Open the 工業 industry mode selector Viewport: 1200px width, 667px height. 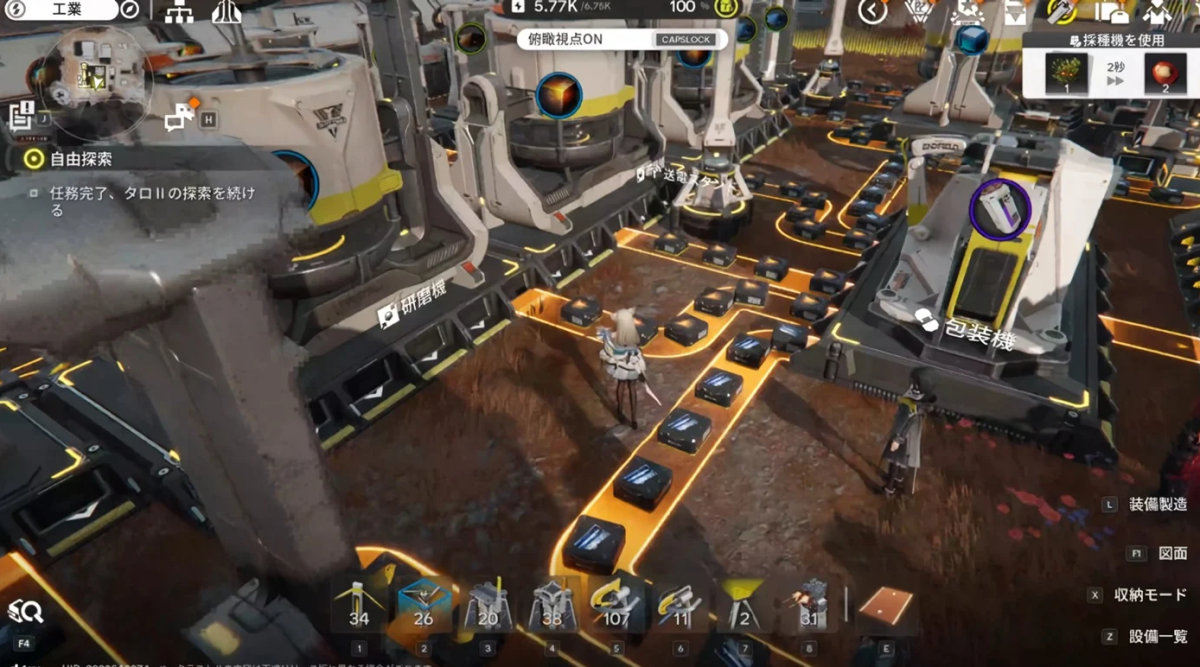(x=60, y=10)
